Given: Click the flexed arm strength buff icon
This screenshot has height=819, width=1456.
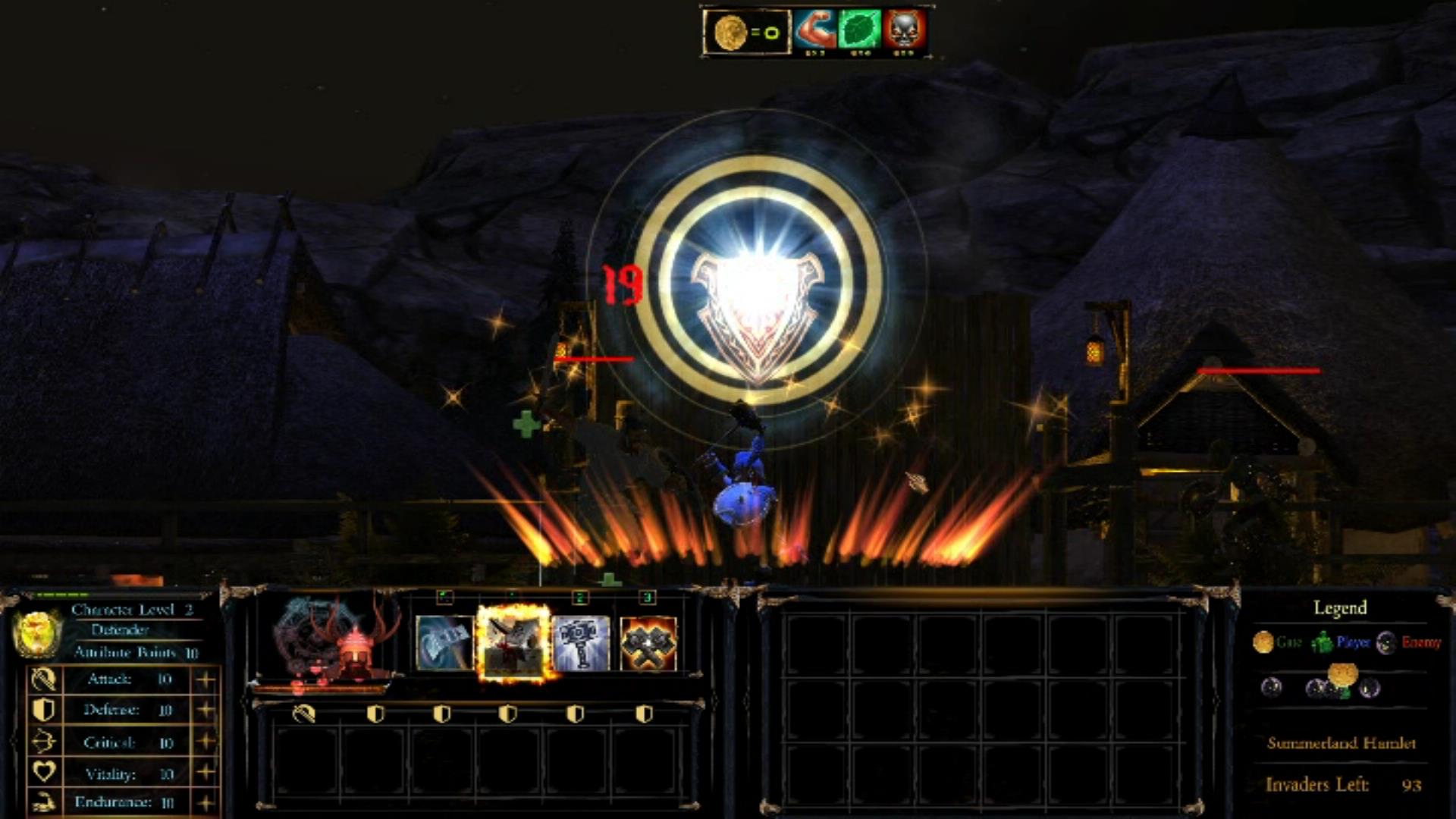Looking at the screenshot, I should 815,30.
